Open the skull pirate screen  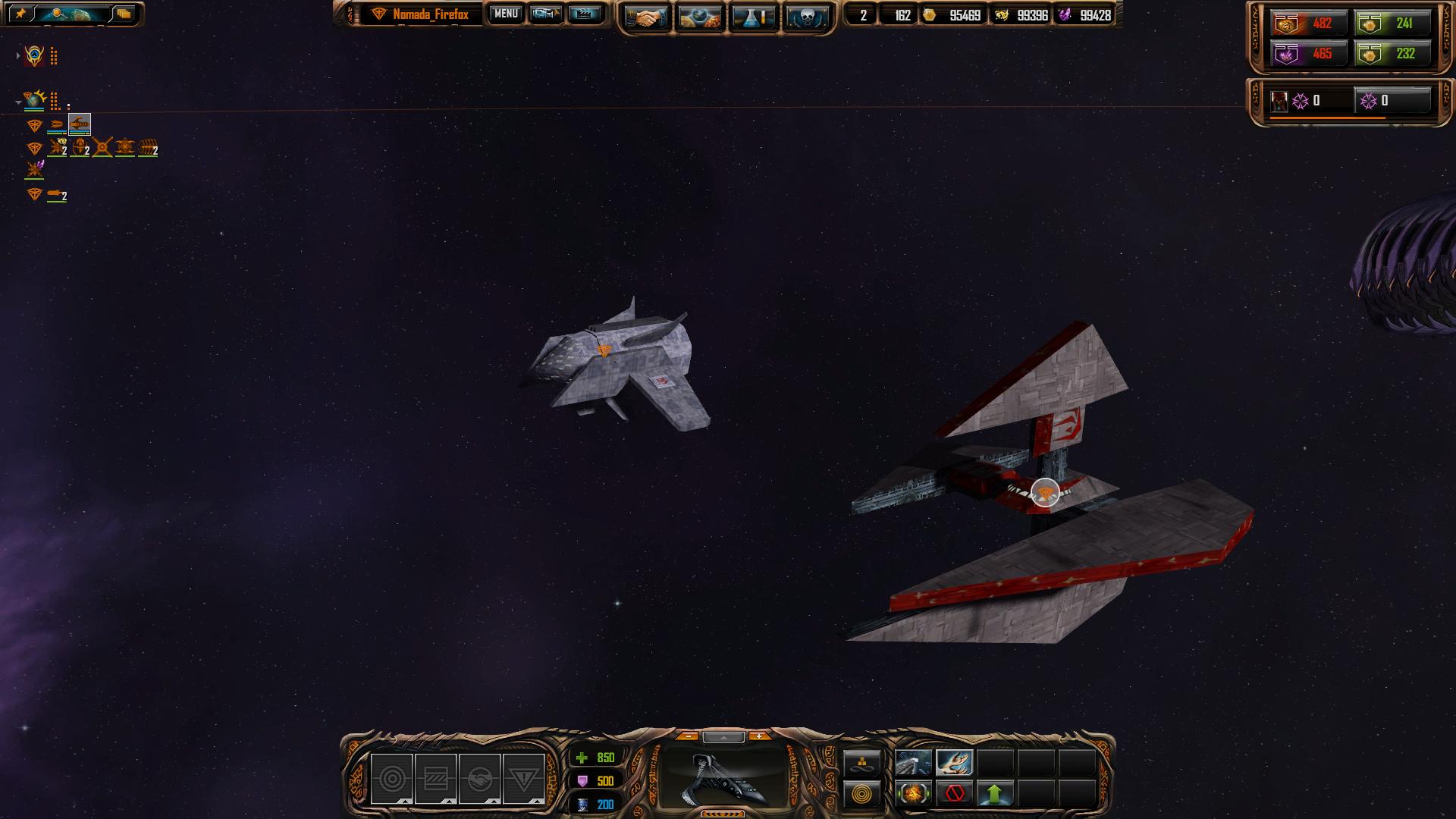[x=806, y=17]
